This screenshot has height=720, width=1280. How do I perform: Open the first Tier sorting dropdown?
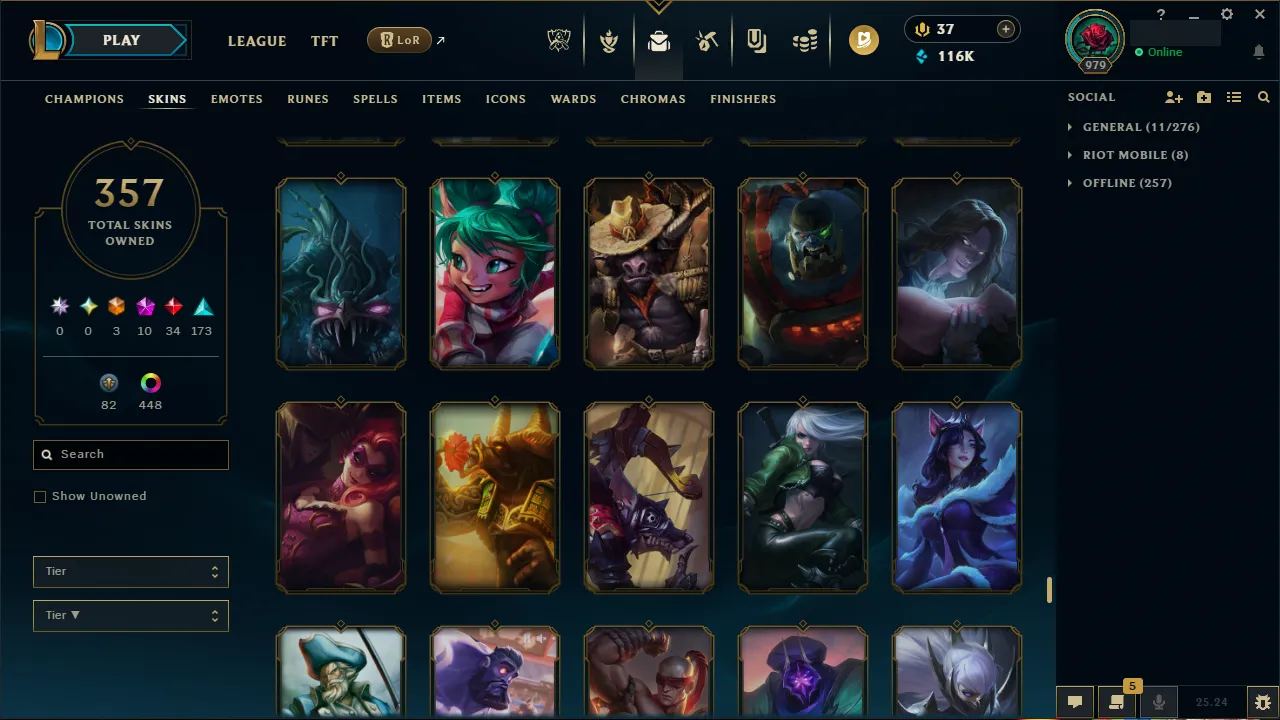(130, 571)
